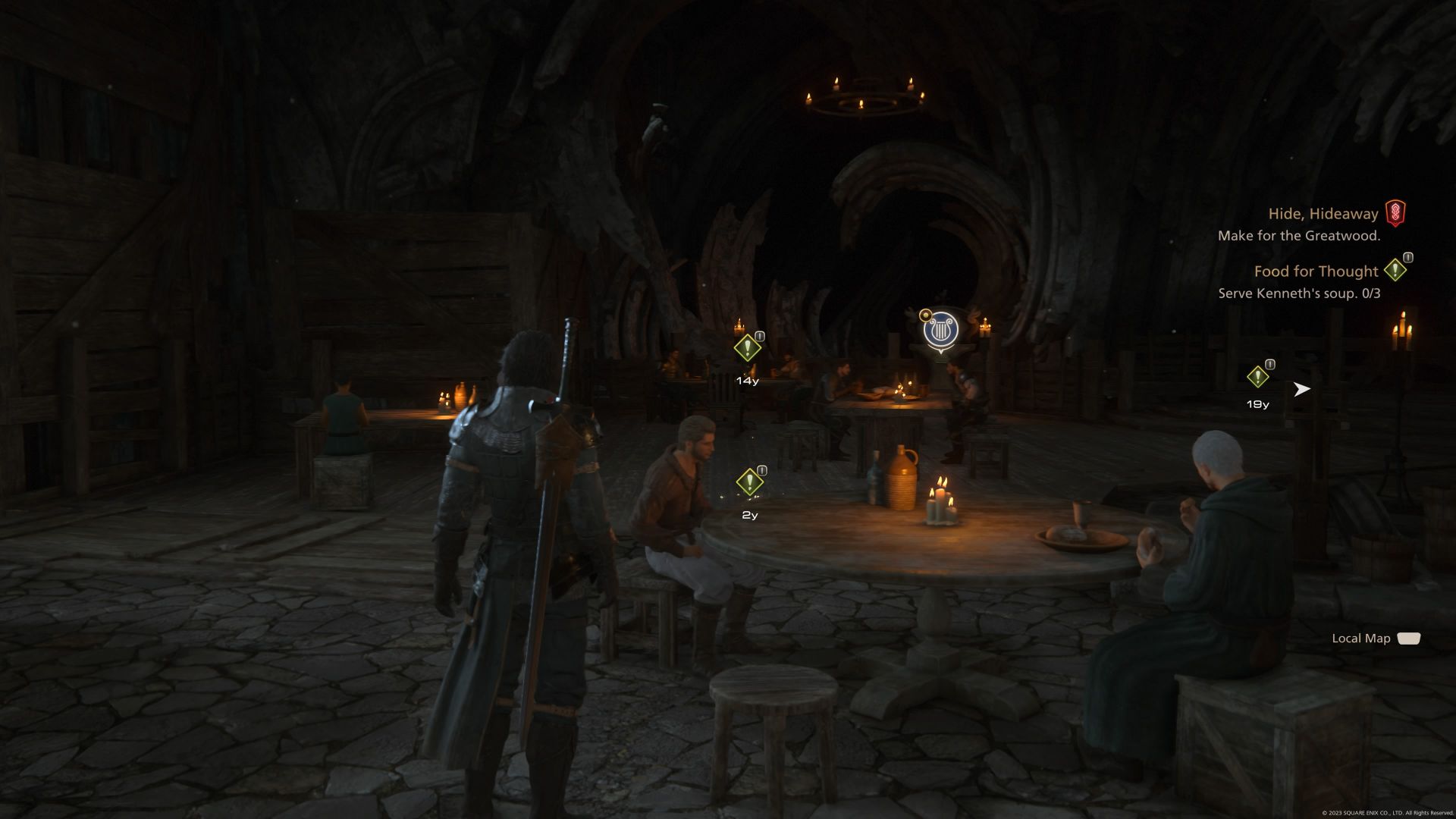Expand the Hide, Hideaway quest entry
Image resolution: width=1456 pixels, height=819 pixels.
pos(1323,214)
